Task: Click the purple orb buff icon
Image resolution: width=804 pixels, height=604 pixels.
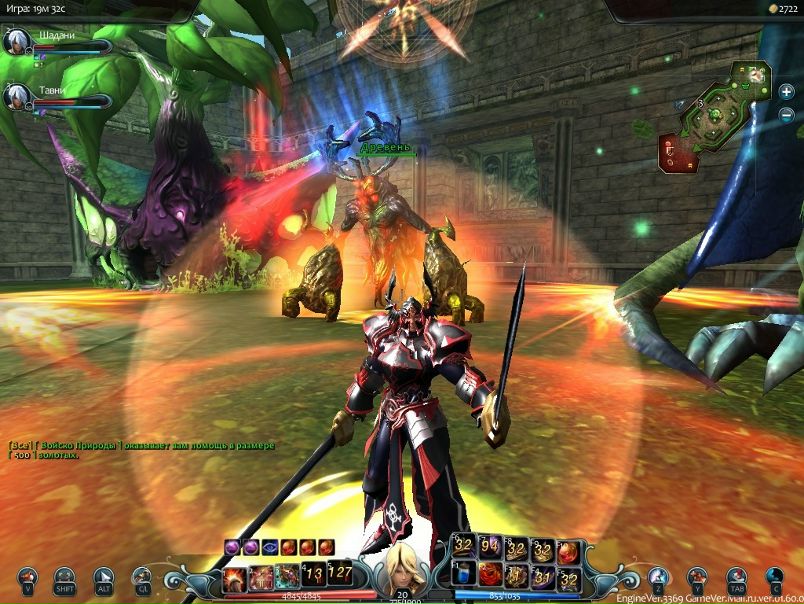Action: pyautogui.click(x=233, y=546)
